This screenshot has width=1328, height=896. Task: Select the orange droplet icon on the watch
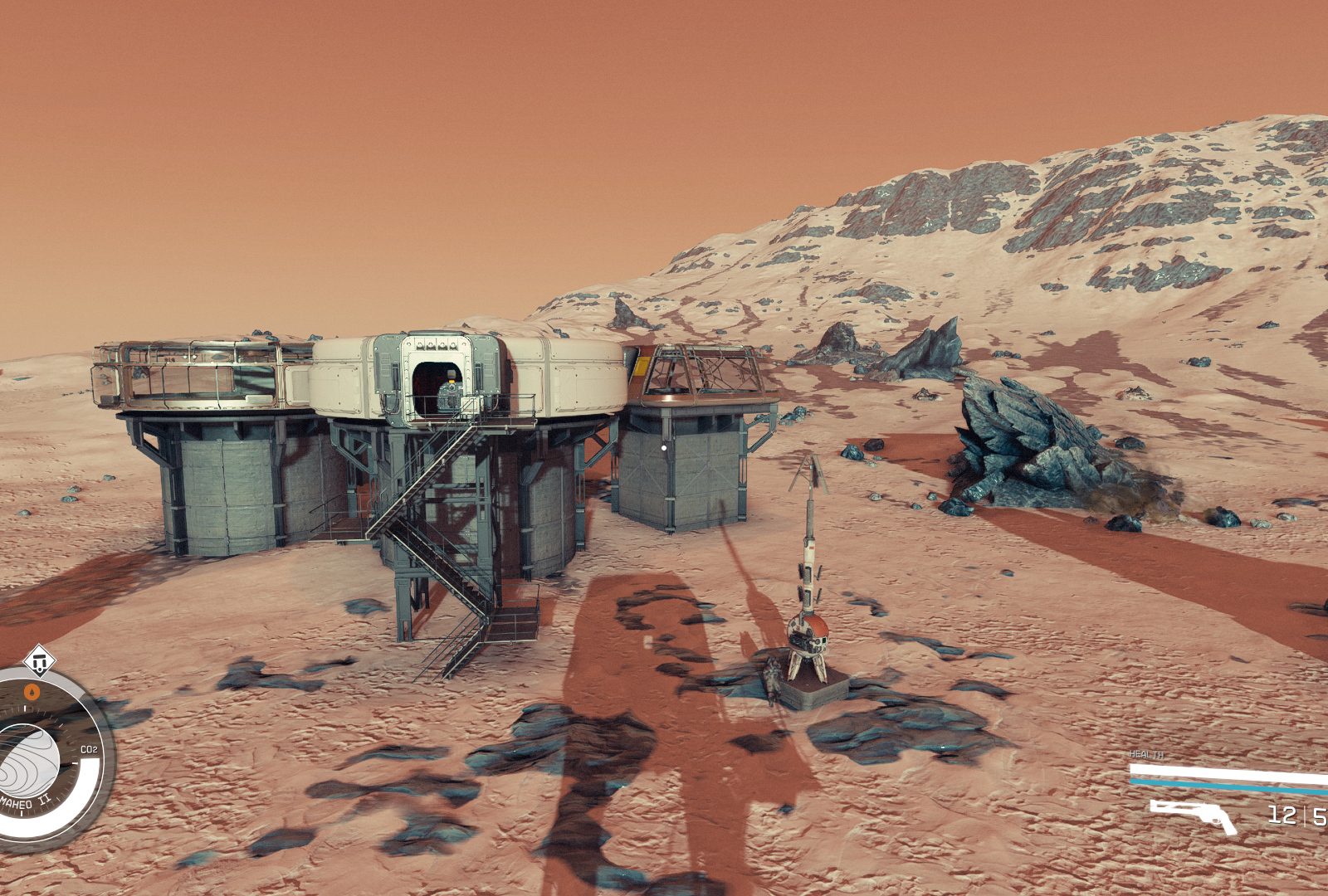coord(32,691)
